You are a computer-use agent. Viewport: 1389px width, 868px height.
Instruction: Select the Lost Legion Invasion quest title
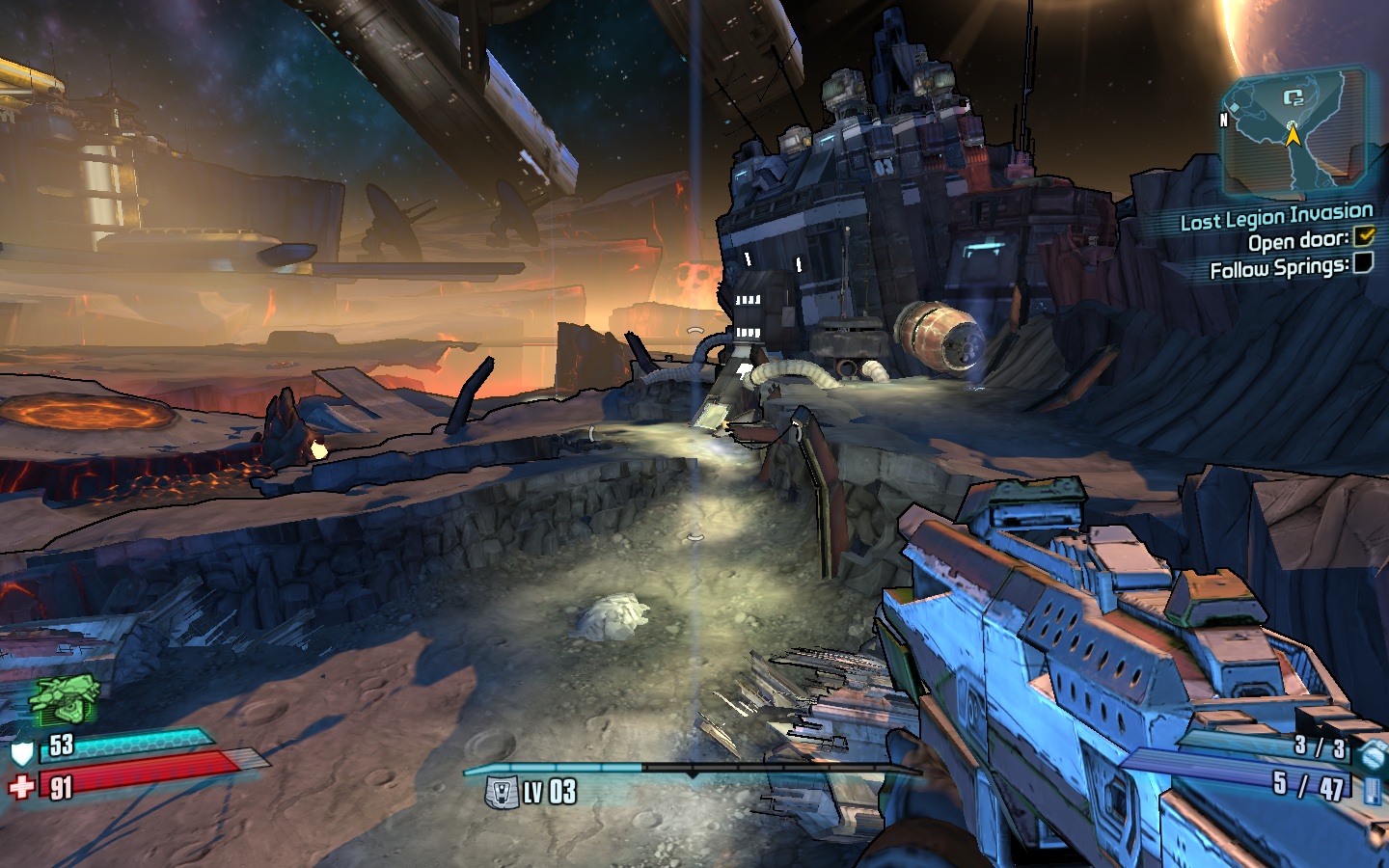click(1276, 217)
